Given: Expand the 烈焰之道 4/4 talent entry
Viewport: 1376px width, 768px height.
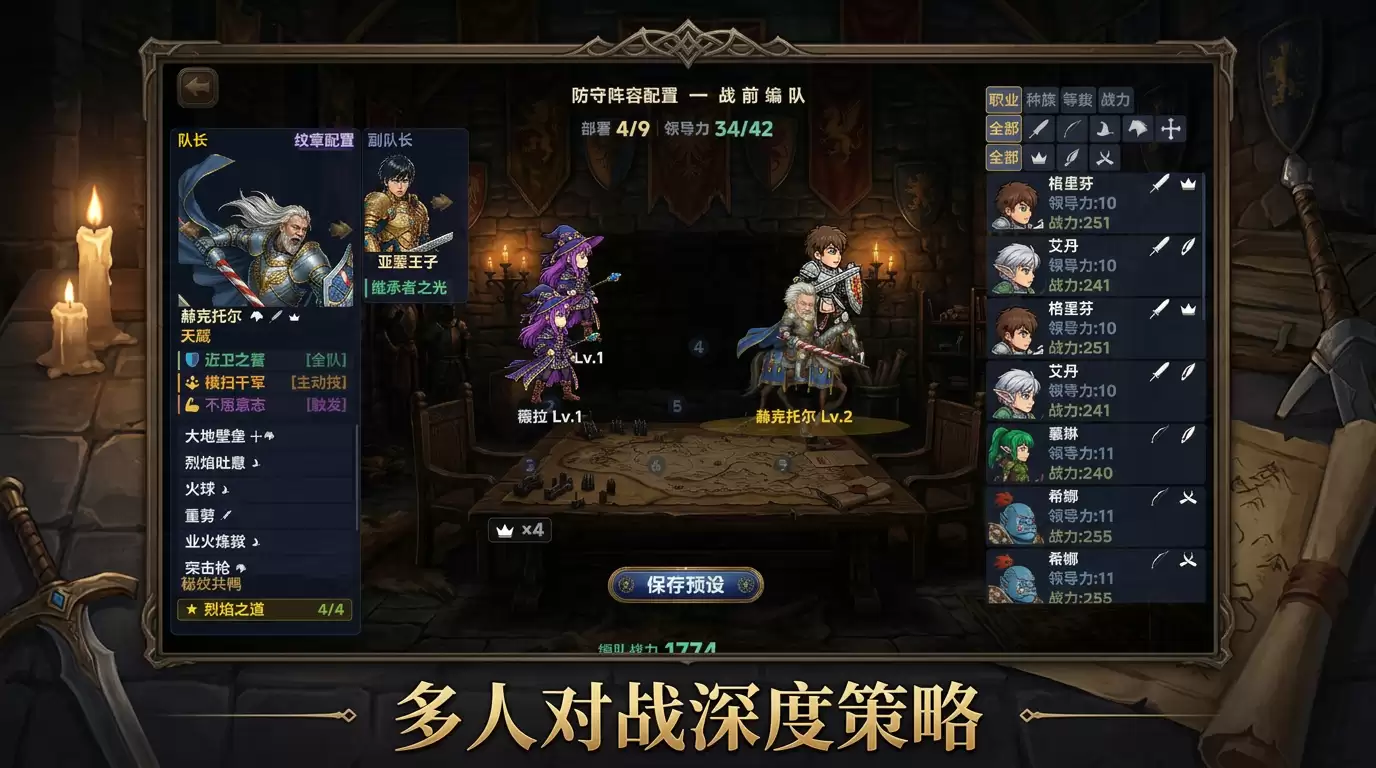Looking at the screenshot, I should (264, 610).
